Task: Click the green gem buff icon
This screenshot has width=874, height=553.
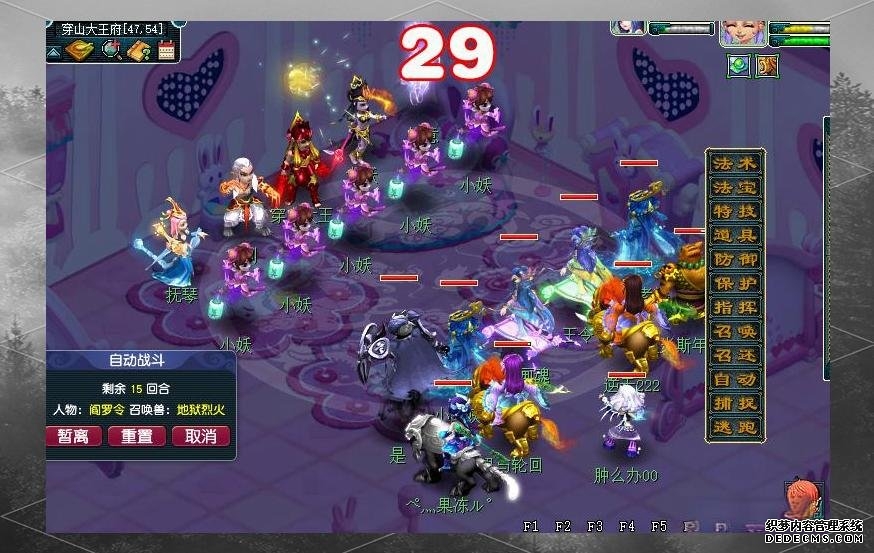Action: [739, 65]
